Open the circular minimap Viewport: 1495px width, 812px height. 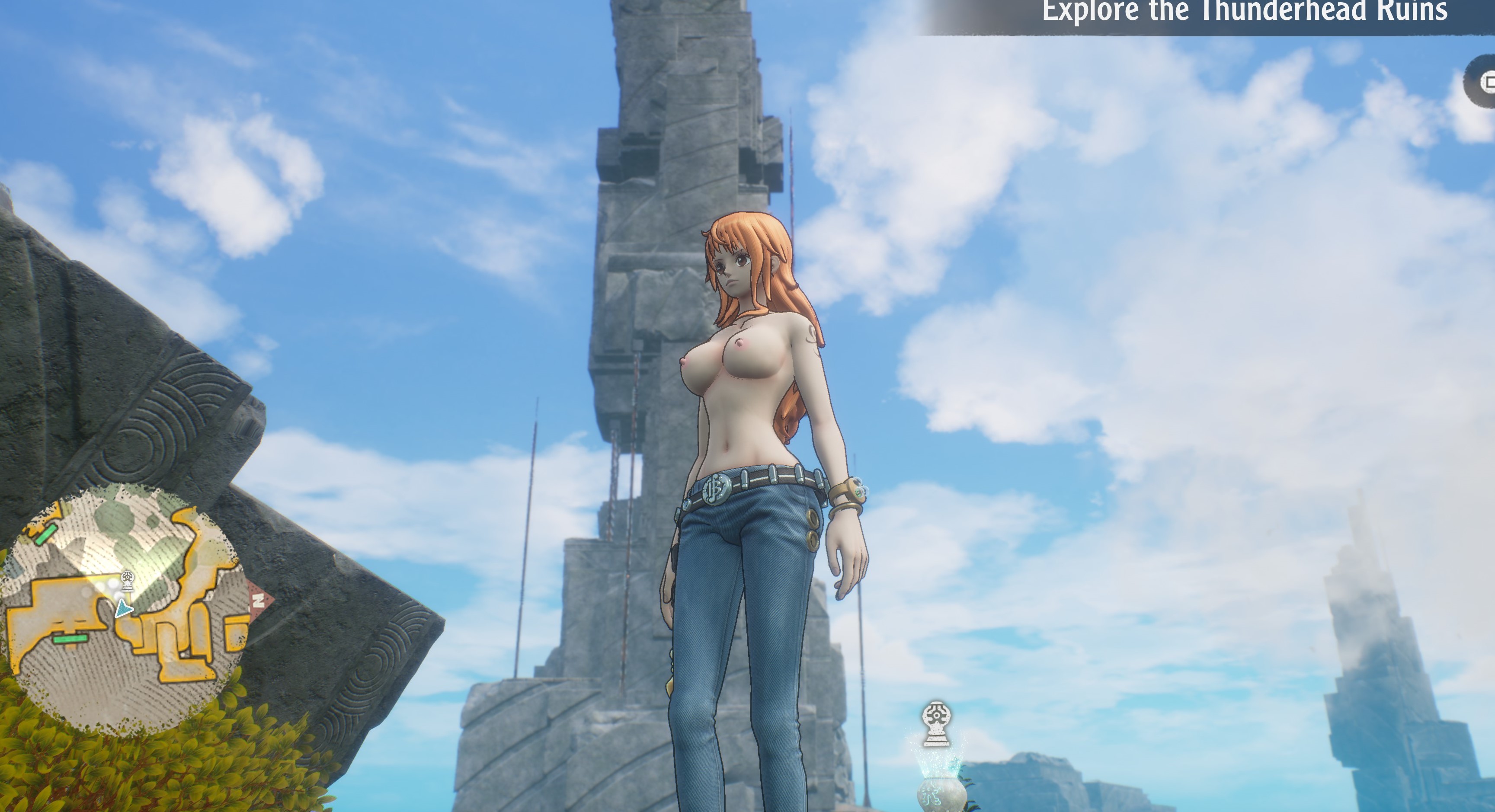[x=125, y=610]
